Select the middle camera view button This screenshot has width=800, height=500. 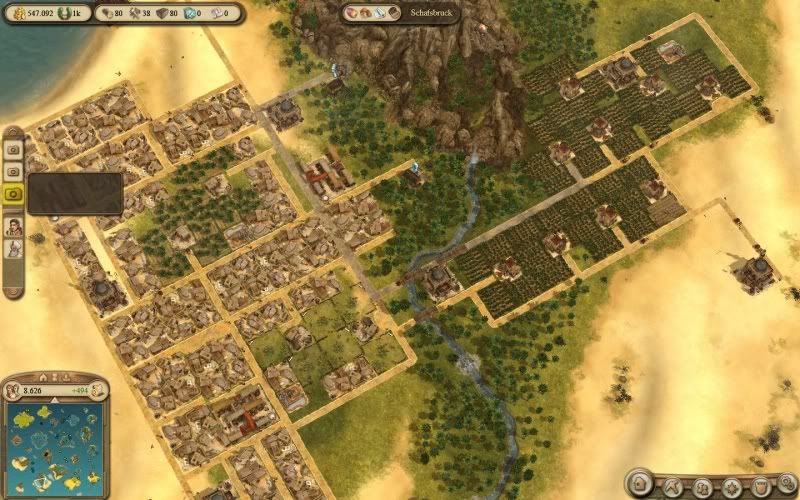click(x=15, y=170)
